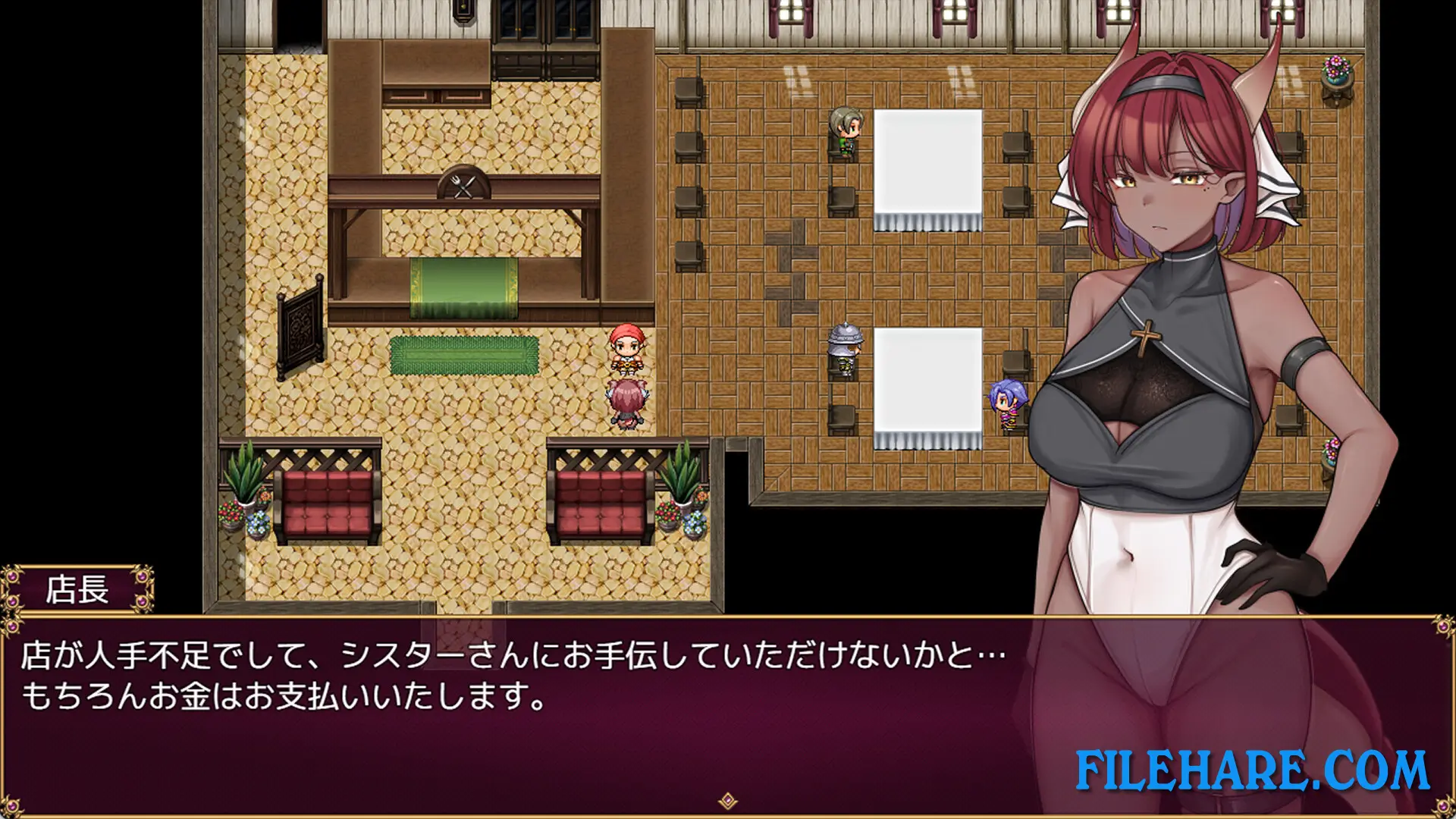Image resolution: width=1456 pixels, height=819 pixels.
Task: Open the lower white menu board
Action: 927,379
